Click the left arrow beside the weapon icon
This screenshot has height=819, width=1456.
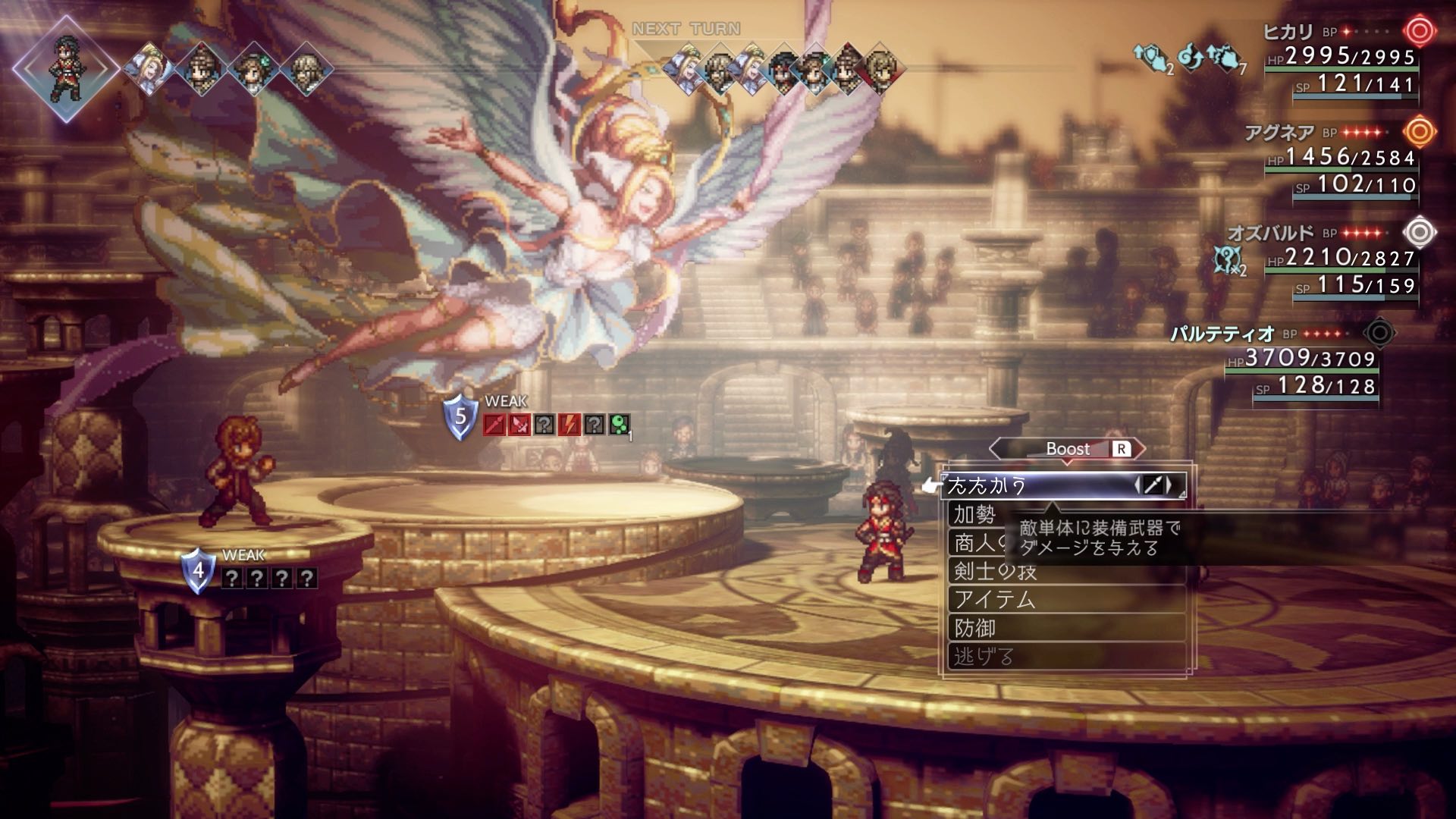coord(1137,485)
